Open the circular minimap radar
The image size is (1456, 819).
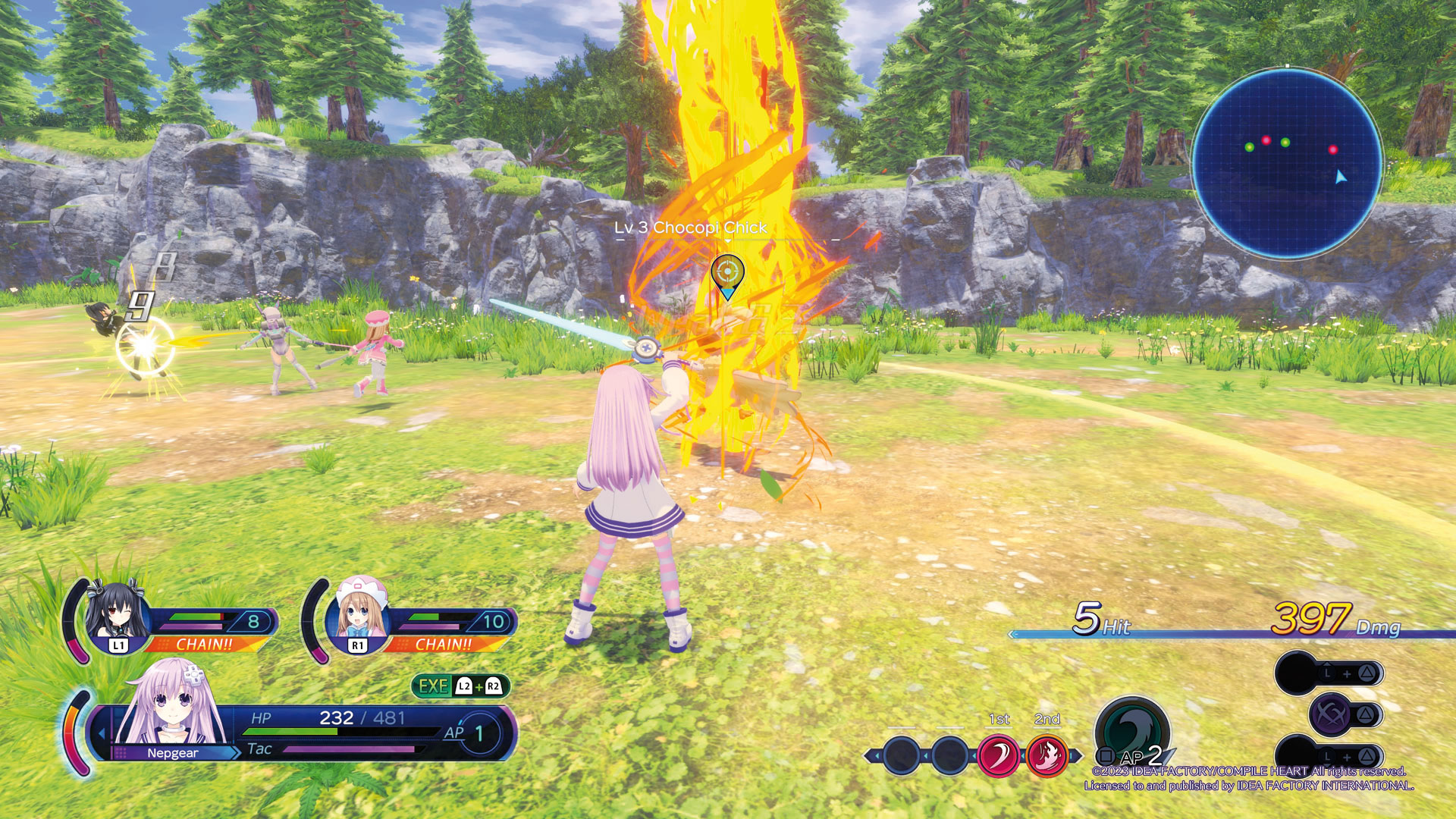coord(1287,163)
